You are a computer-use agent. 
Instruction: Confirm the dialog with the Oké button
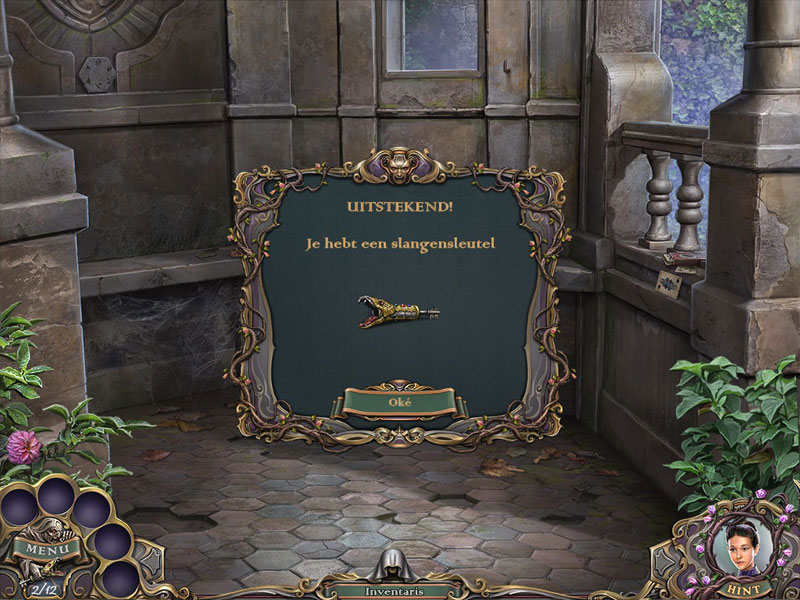399,402
